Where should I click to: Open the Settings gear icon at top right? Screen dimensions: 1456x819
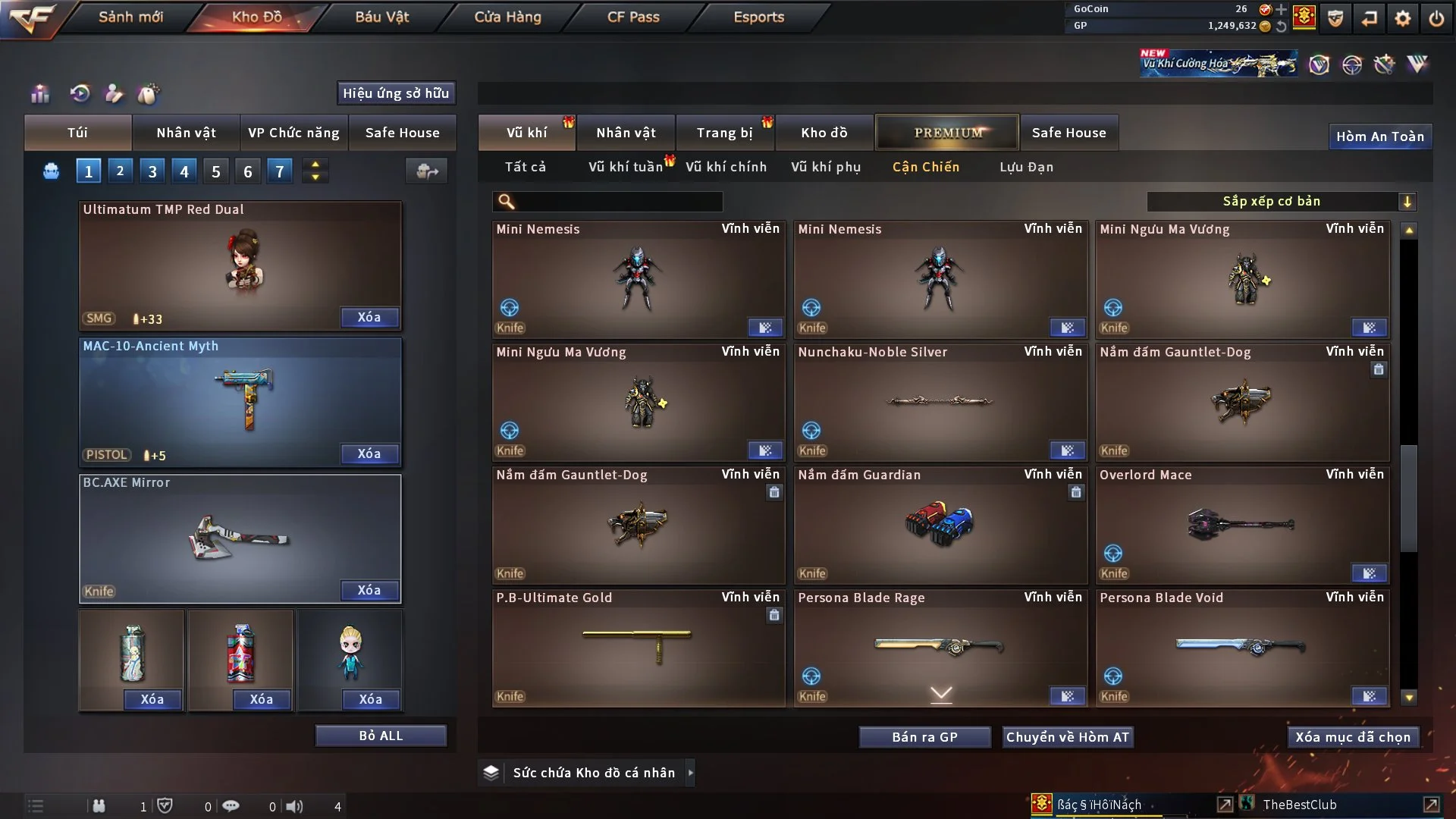pos(1402,18)
